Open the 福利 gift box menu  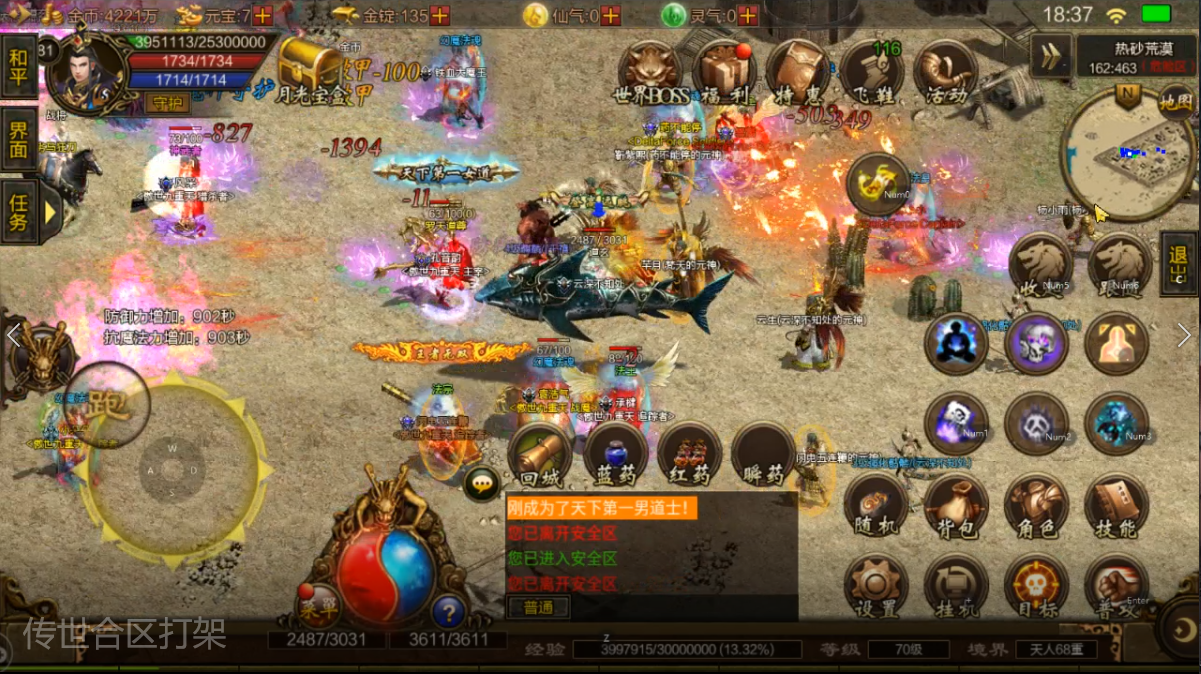(x=724, y=72)
